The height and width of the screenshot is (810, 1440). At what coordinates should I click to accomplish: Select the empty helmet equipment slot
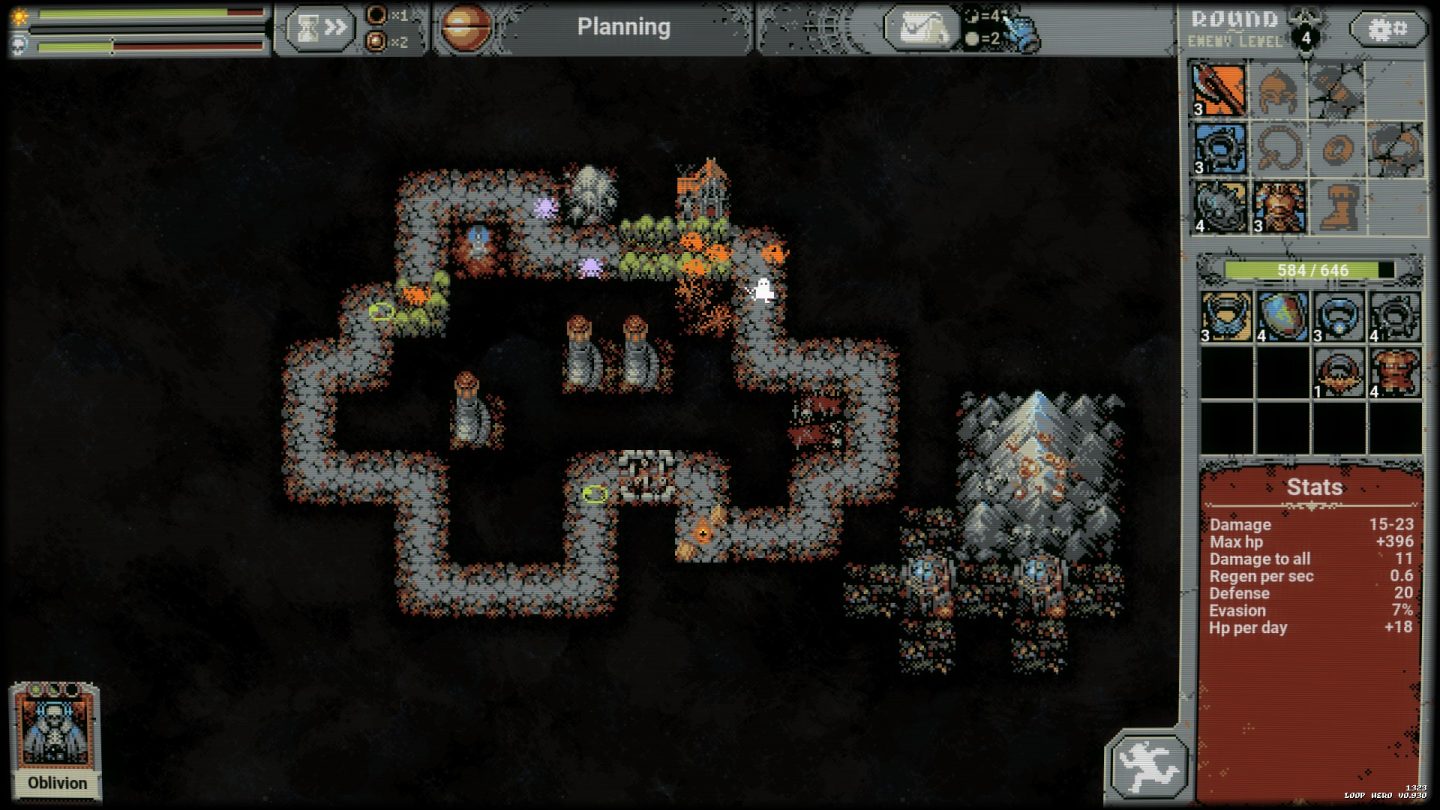1277,90
